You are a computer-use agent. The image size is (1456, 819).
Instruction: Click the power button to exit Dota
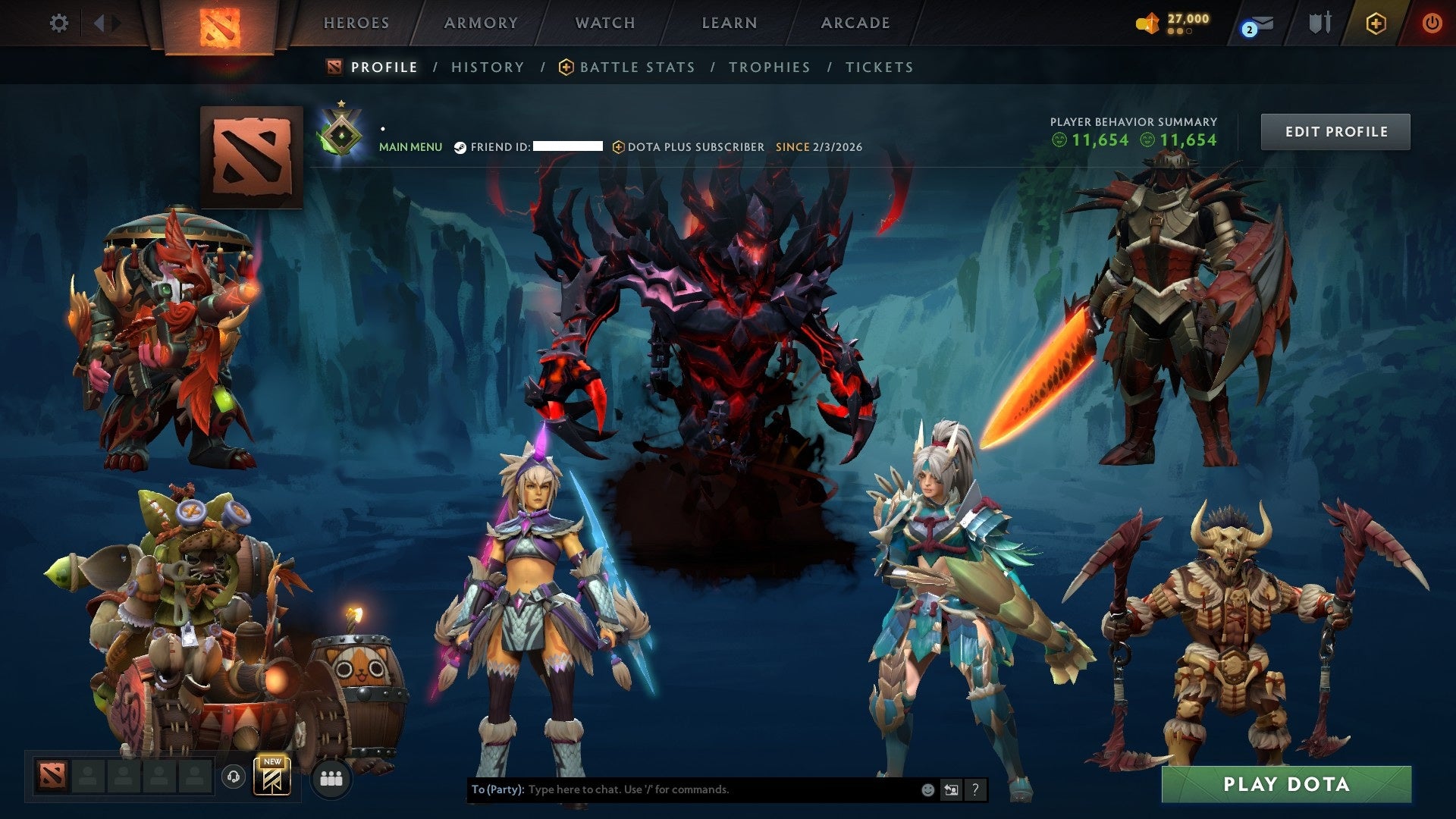pyautogui.click(x=1432, y=23)
